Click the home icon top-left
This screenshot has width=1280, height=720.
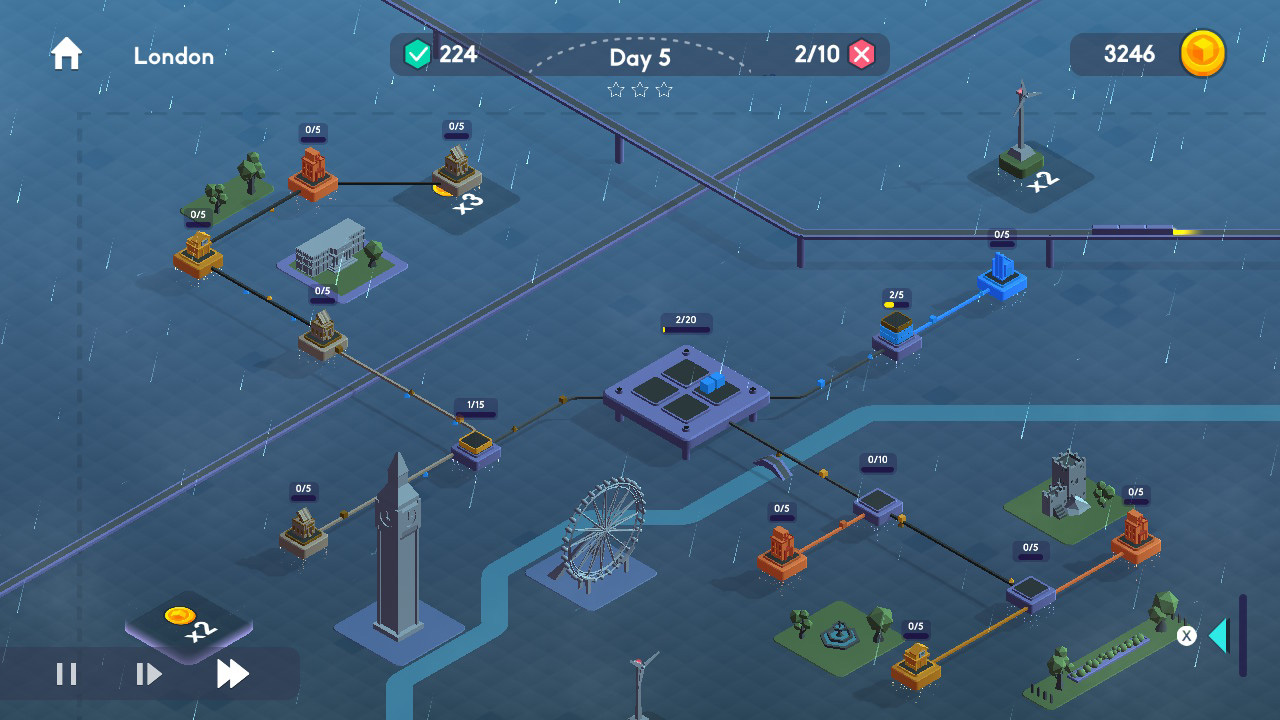point(65,53)
